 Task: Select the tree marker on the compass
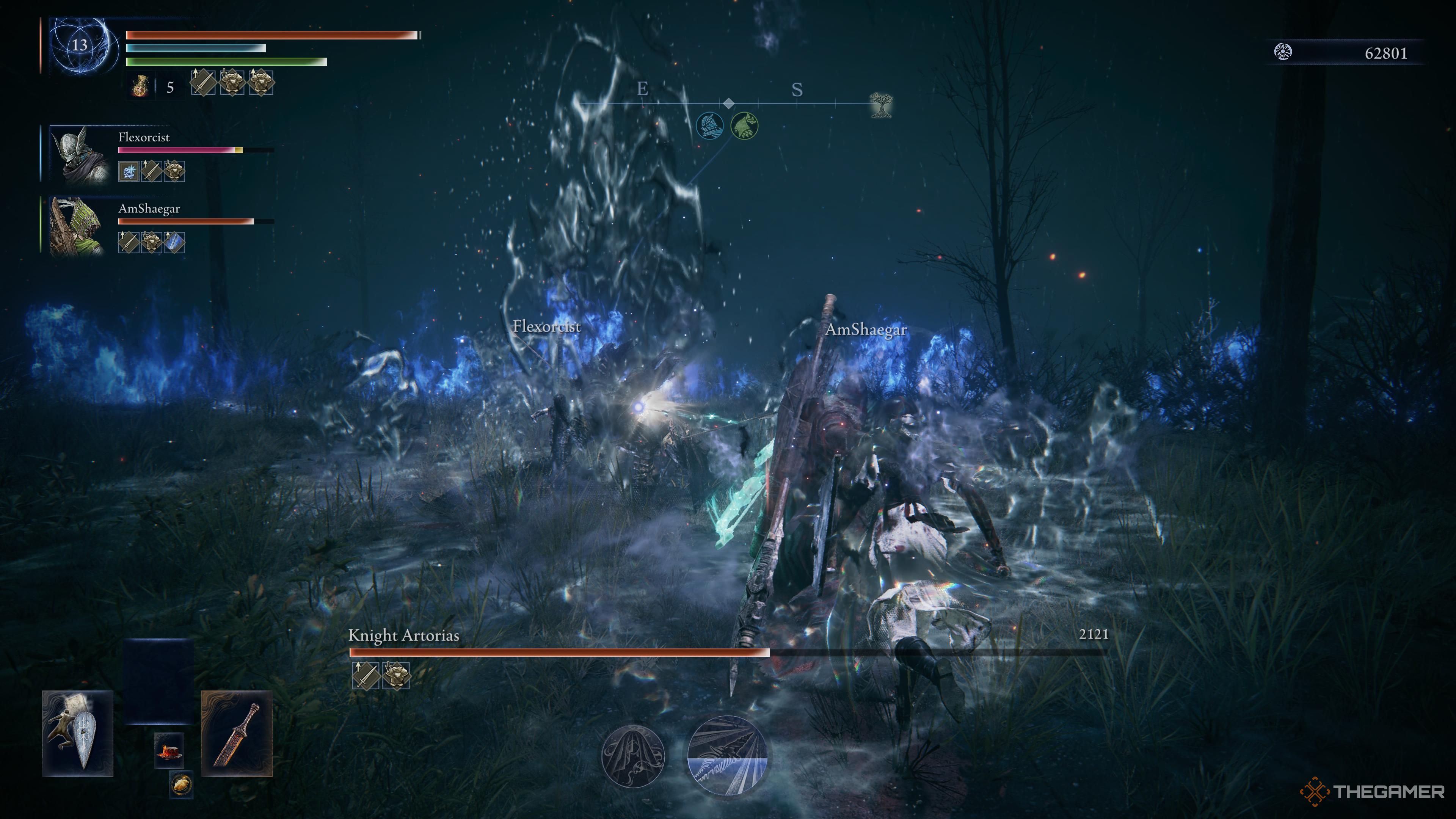pos(880,105)
